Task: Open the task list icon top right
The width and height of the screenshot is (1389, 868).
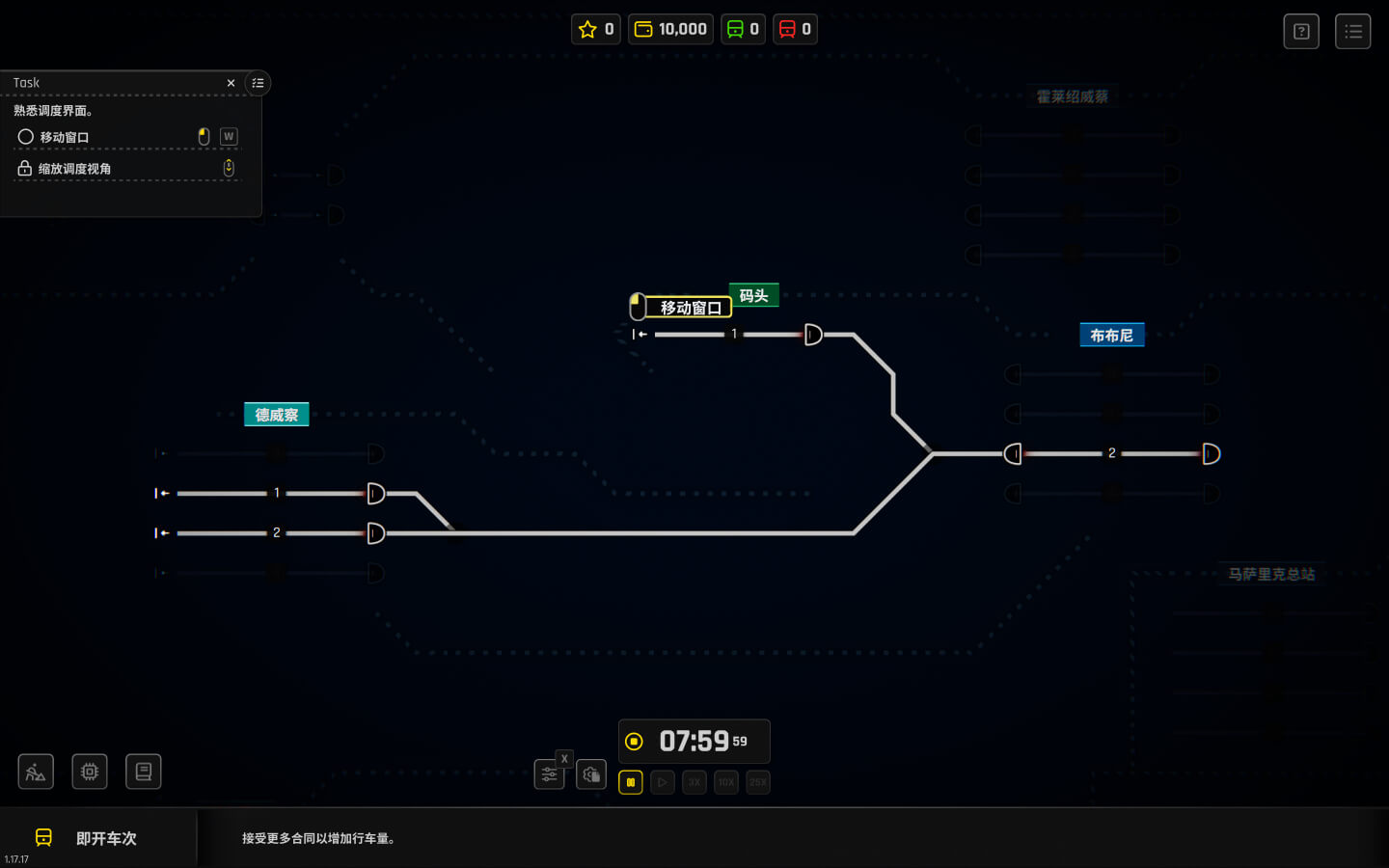Action: [x=1353, y=31]
